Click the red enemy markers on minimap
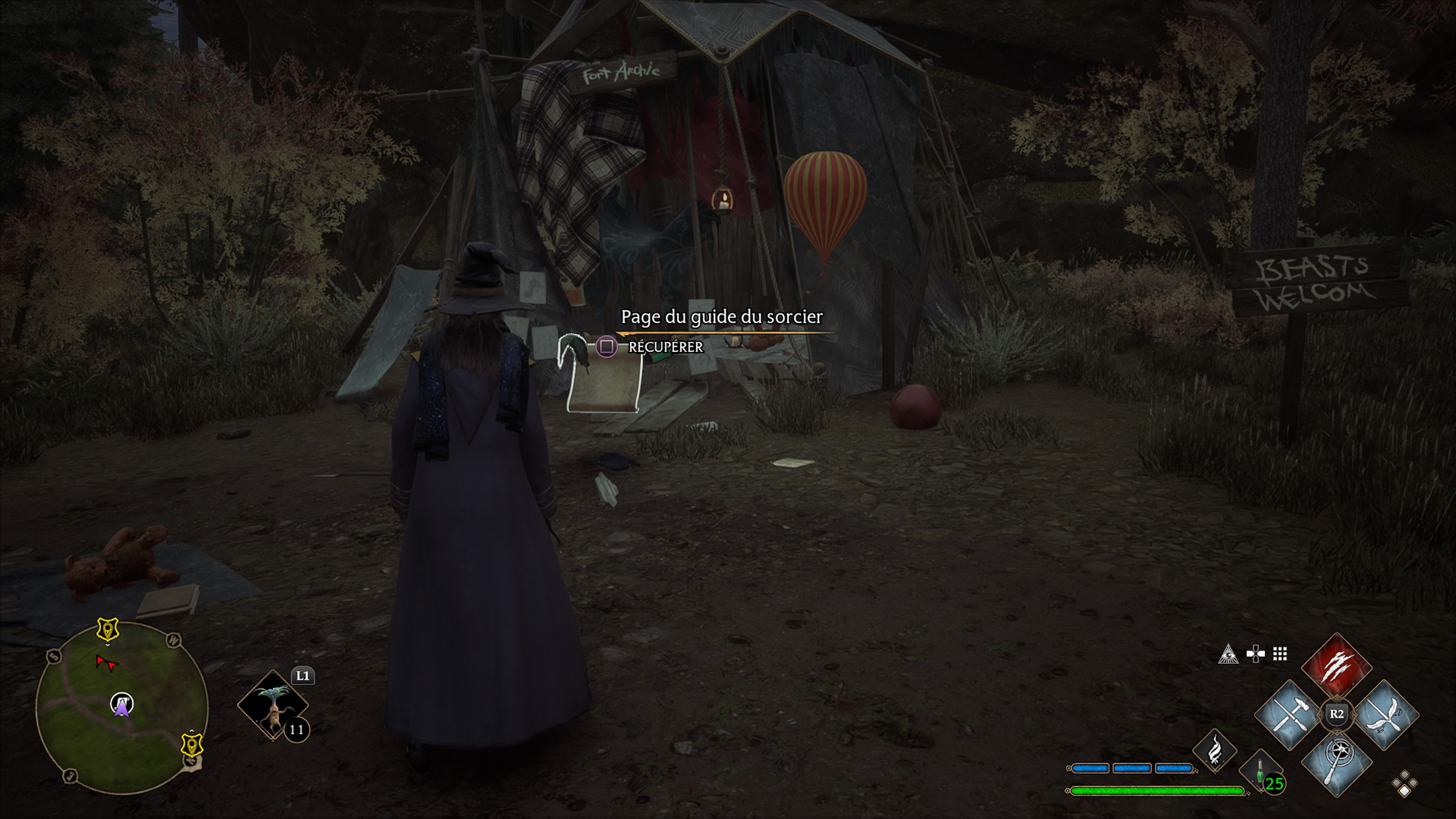Viewport: 1456px width, 819px height. click(x=106, y=663)
